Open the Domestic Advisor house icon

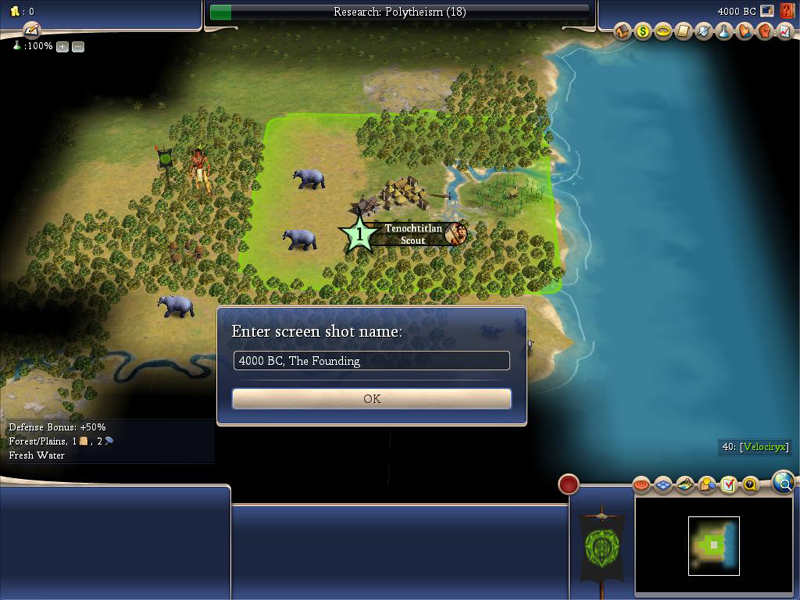pyautogui.click(x=623, y=32)
